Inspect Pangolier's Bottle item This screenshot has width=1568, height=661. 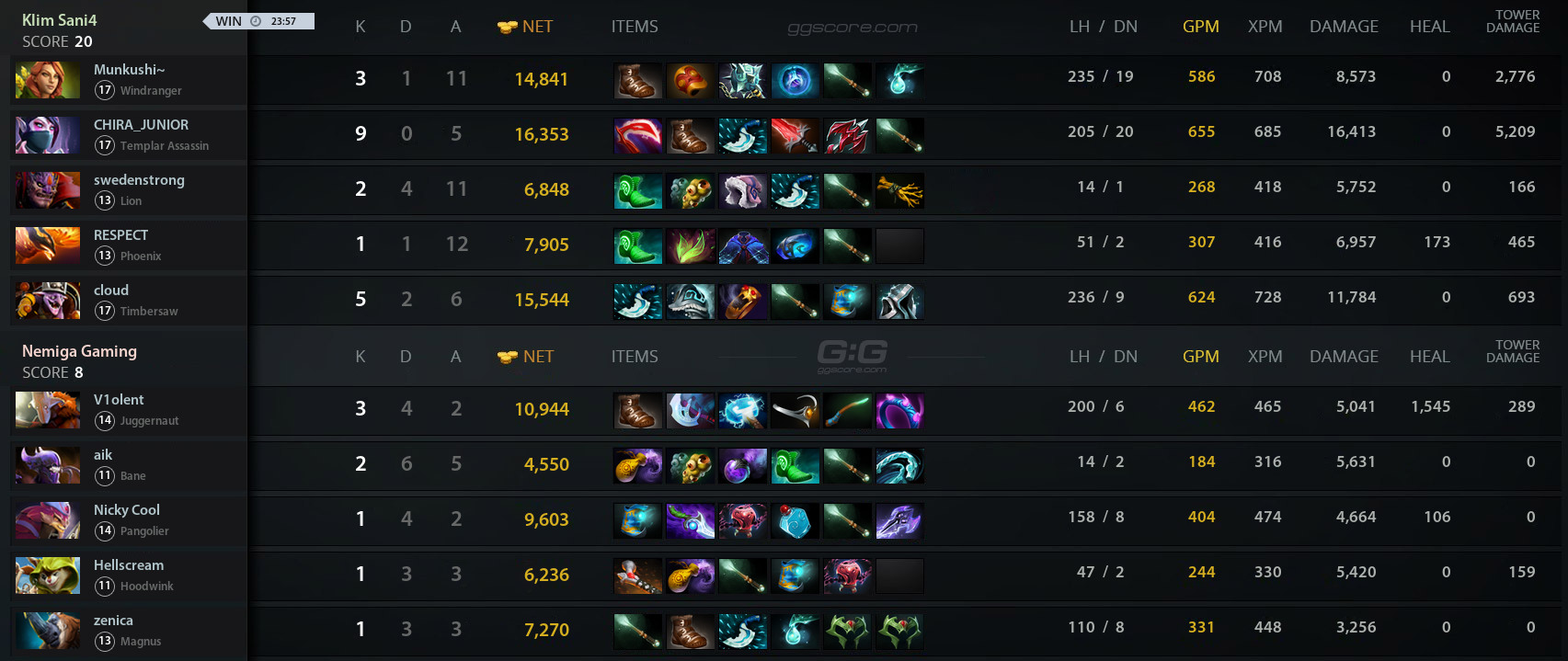(x=795, y=521)
